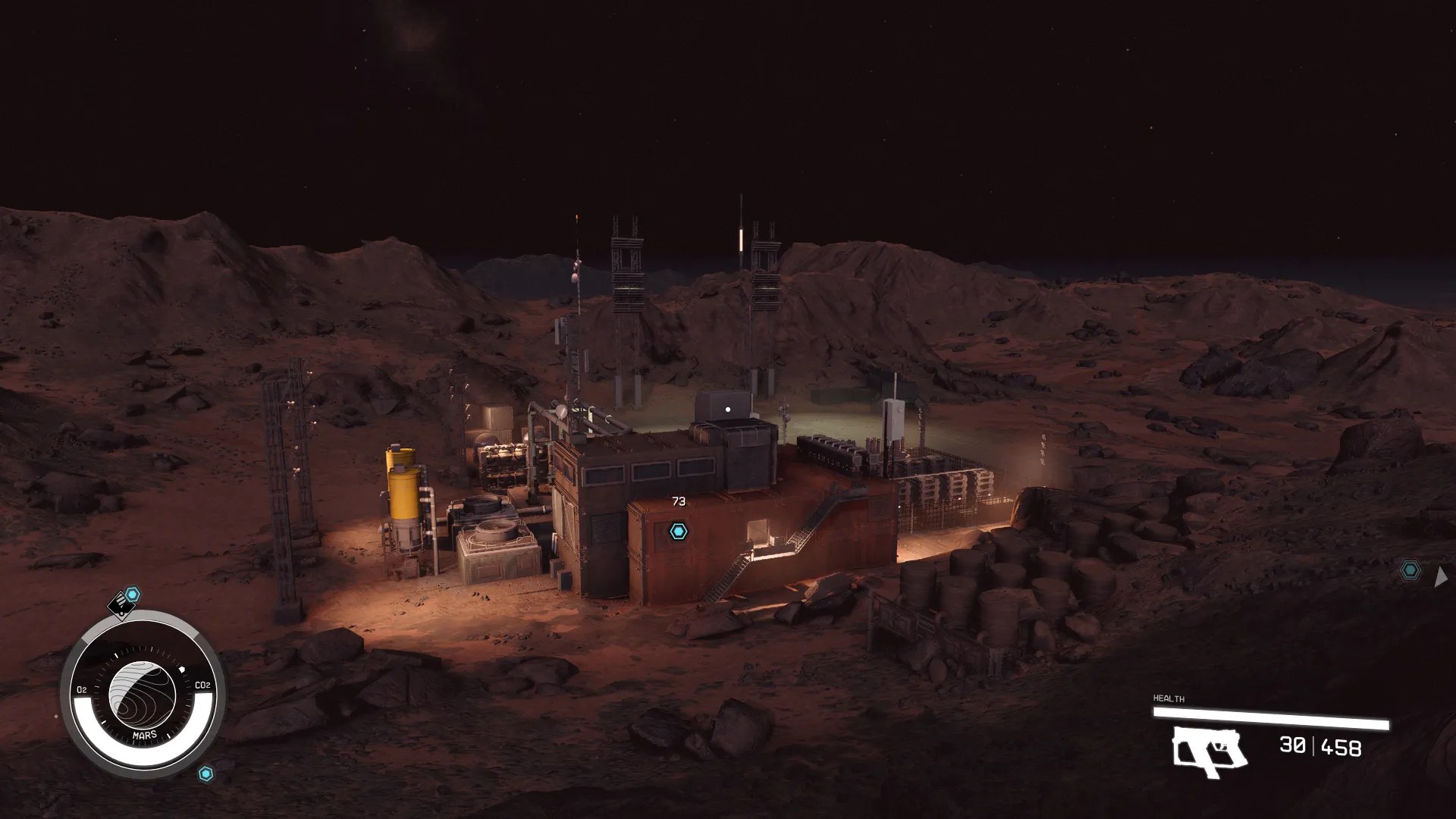Select the MARS label on the compass
This screenshot has height=819, width=1456.
click(x=144, y=735)
